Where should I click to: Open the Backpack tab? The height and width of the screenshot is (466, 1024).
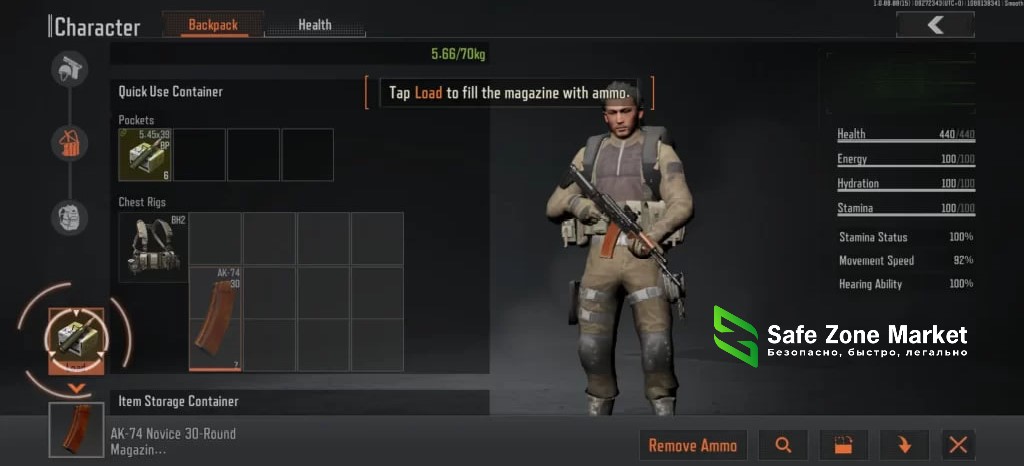click(212, 25)
